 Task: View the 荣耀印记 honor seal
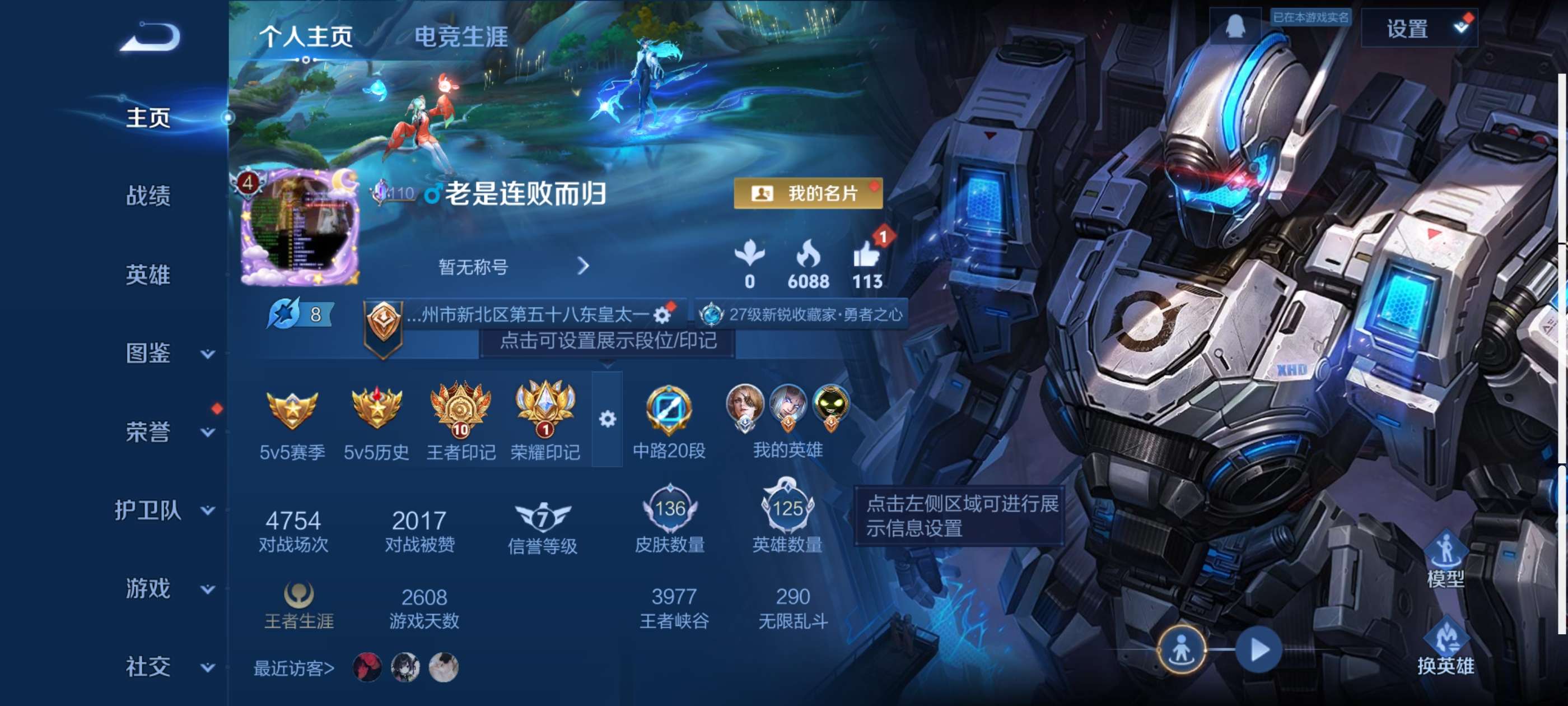(x=545, y=417)
